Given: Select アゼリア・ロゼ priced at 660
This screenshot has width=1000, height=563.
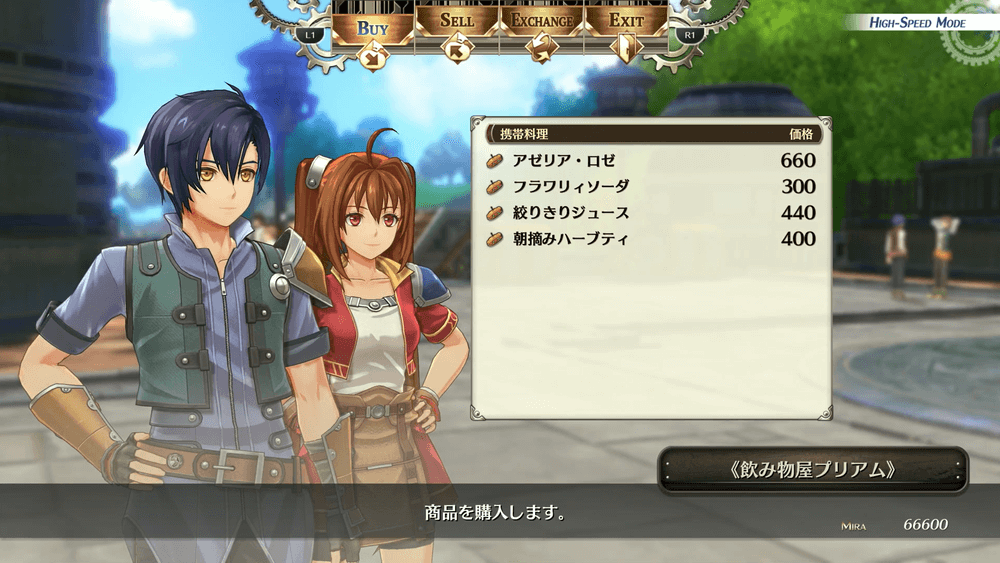Looking at the screenshot, I should pos(650,160).
